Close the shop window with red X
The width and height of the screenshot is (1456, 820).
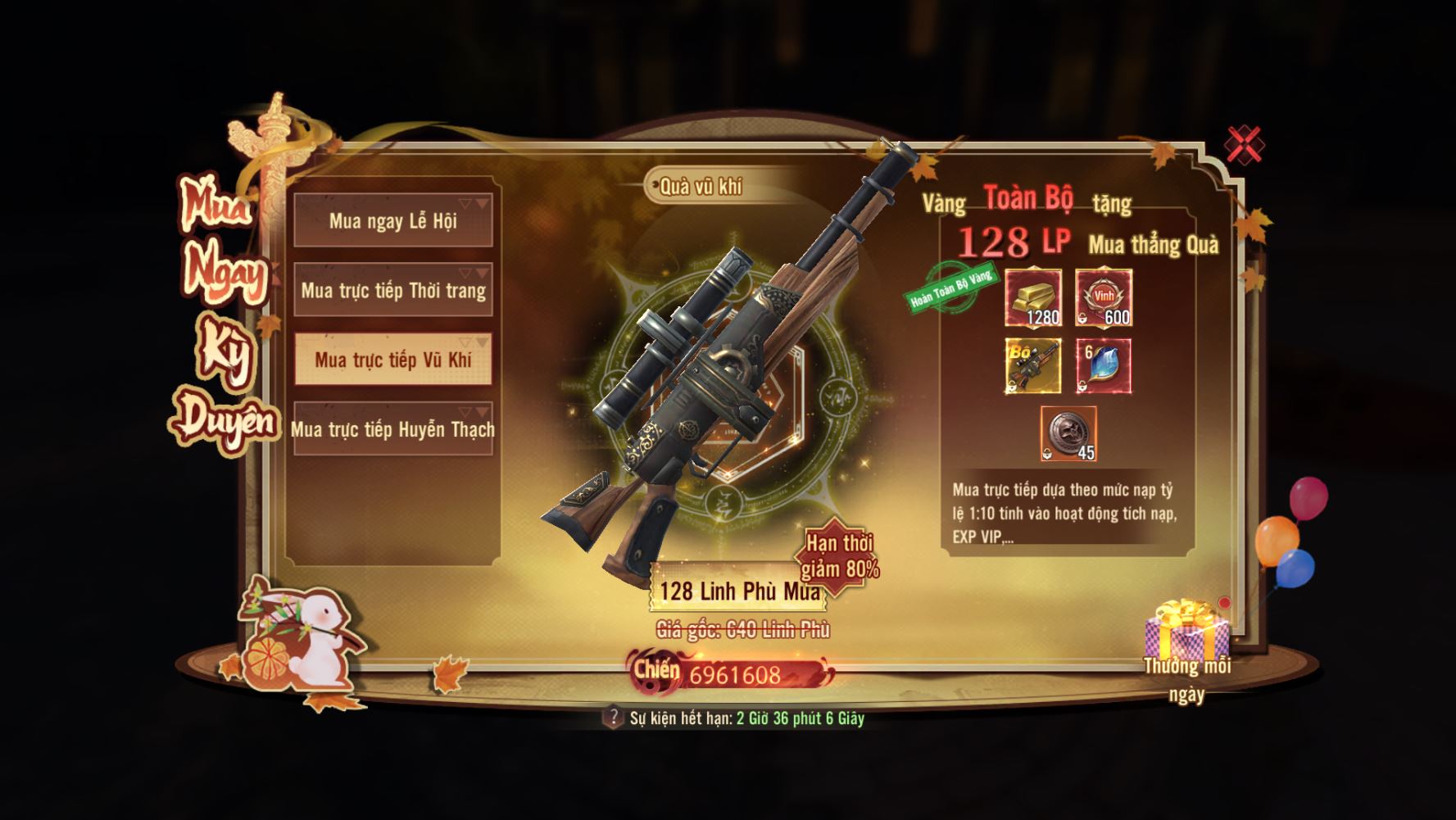pyautogui.click(x=1244, y=145)
